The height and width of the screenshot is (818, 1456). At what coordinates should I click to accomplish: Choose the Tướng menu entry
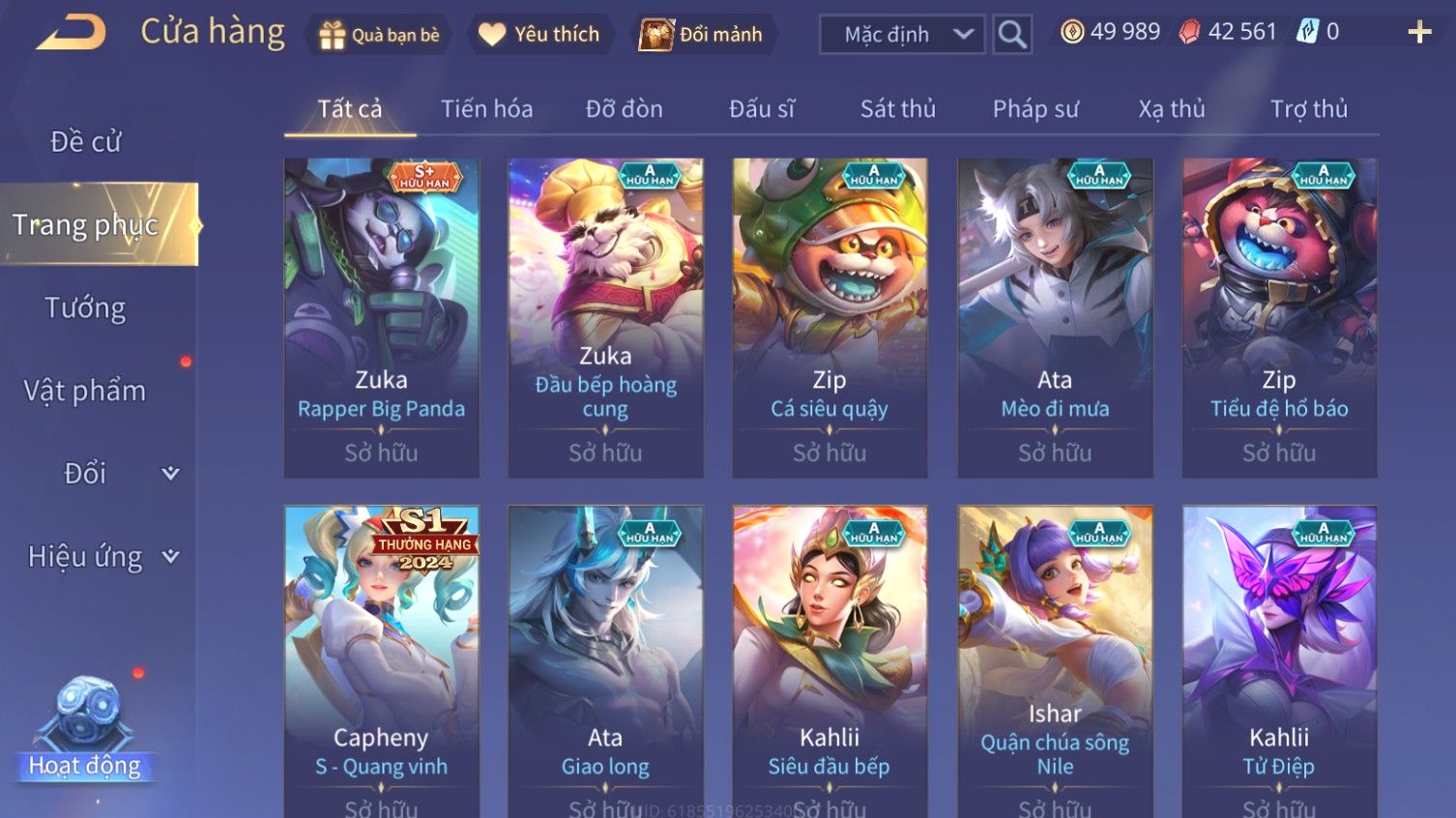[x=85, y=308]
